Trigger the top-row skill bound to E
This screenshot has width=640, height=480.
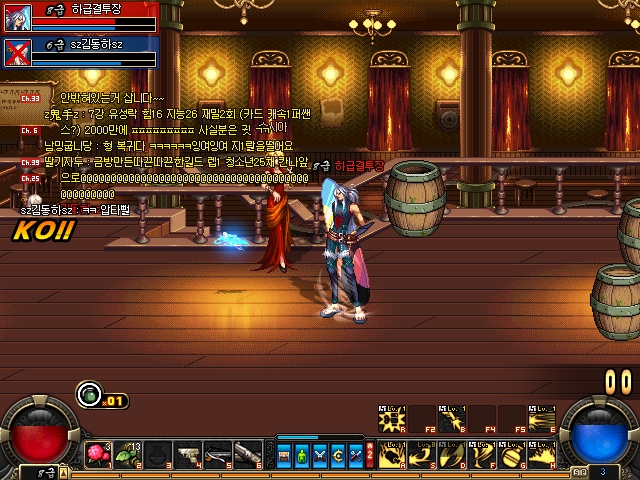click(x=541, y=418)
